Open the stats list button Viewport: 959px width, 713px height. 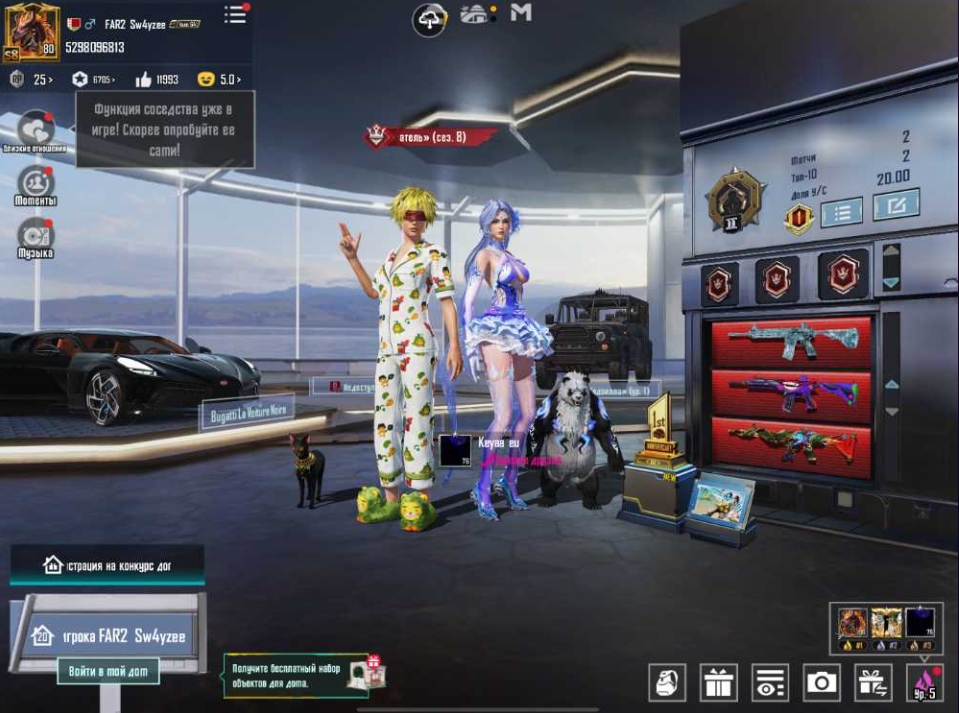[x=841, y=211]
